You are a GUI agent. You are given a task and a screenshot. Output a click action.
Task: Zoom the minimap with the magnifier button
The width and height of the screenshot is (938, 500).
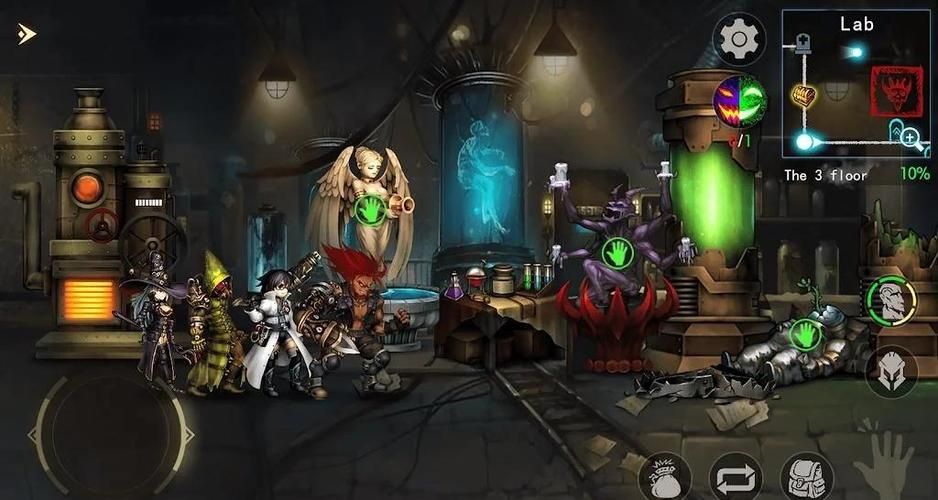click(911, 139)
